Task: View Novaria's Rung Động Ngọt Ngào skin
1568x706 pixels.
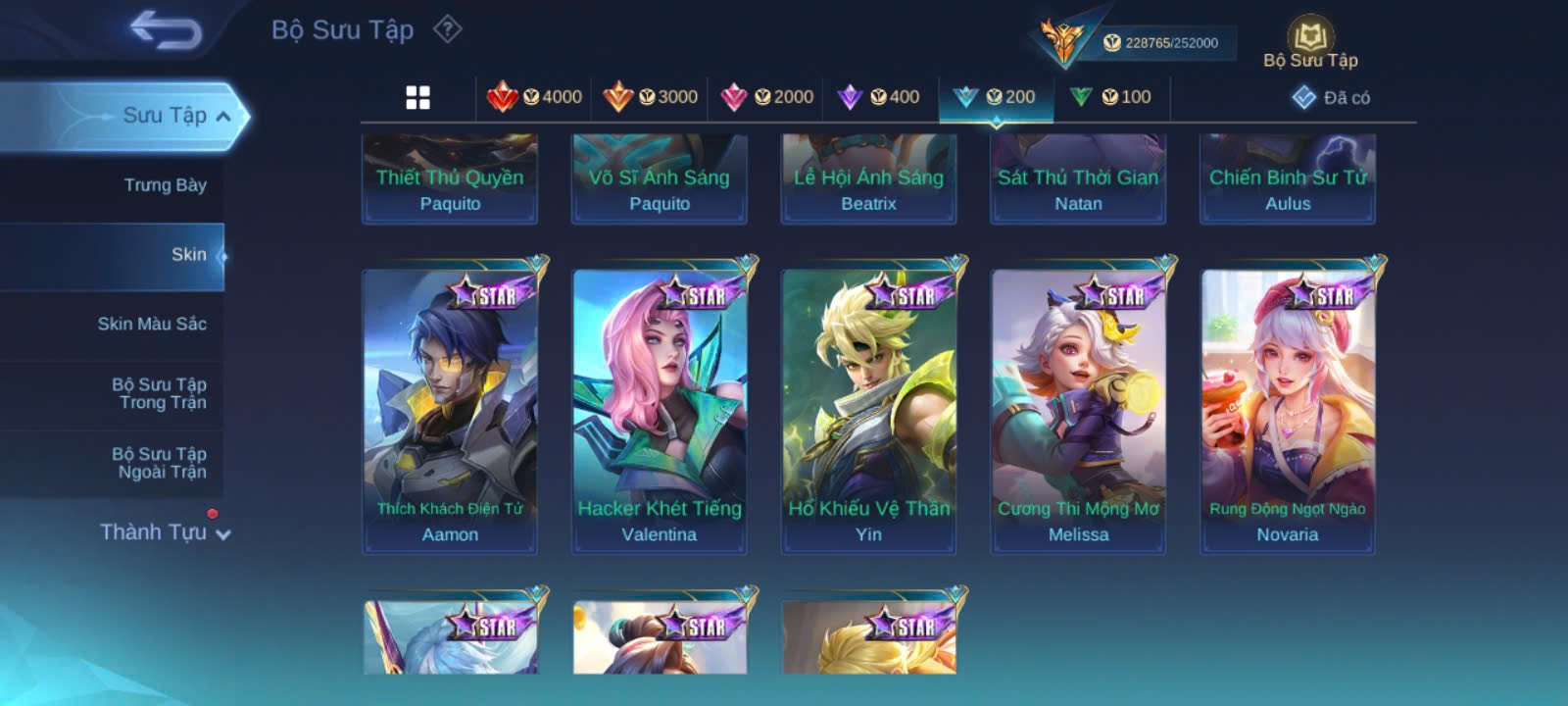Action: [x=1288, y=407]
